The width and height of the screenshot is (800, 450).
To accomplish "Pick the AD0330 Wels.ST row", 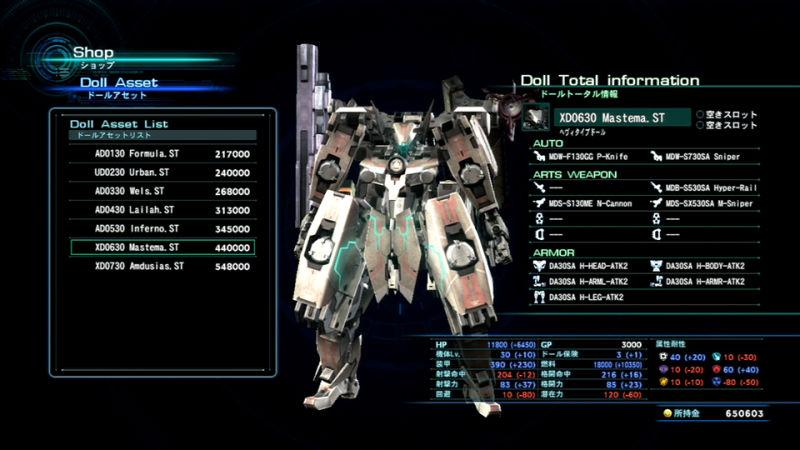I will point(162,191).
